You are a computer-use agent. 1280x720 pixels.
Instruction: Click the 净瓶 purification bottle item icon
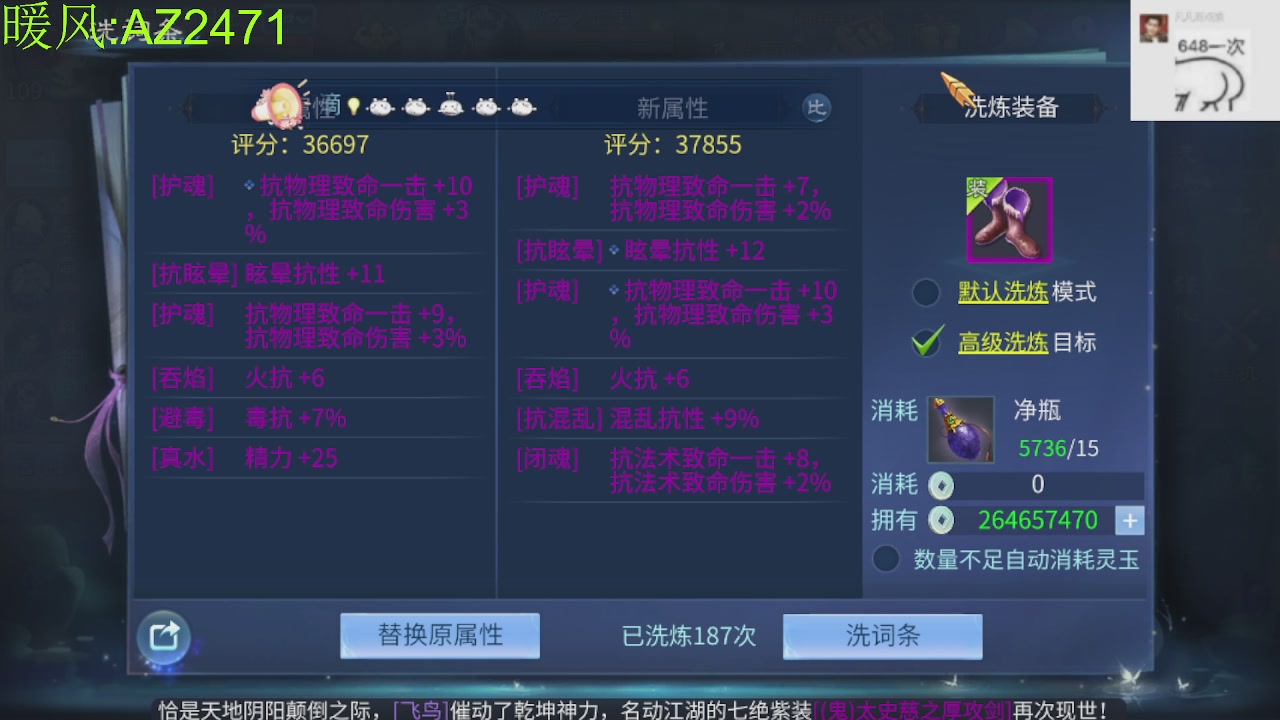tap(959, 427)
